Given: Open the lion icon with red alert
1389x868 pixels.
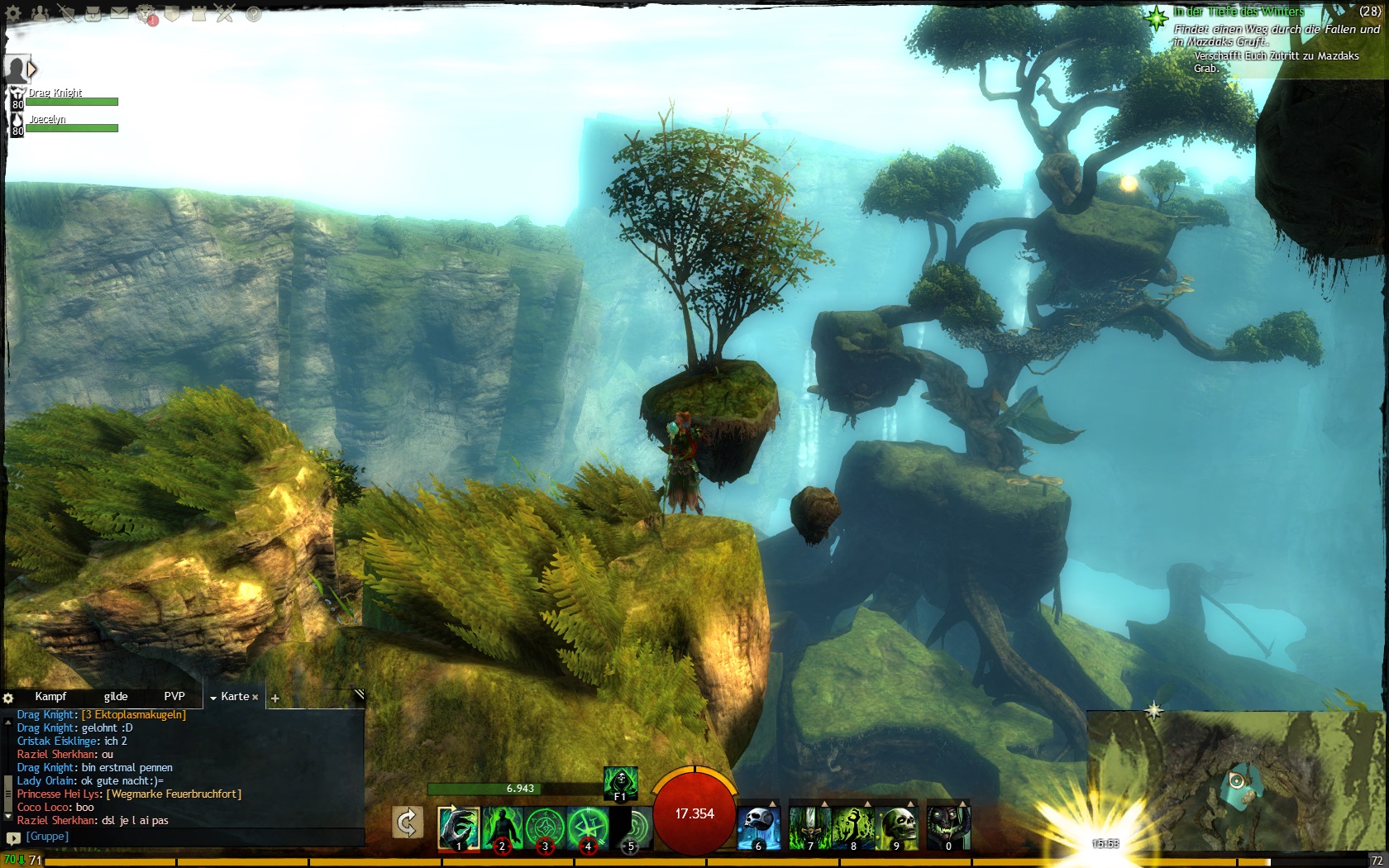Looking at the screenshot, I should pyautogui.click(x=146, y=13).
